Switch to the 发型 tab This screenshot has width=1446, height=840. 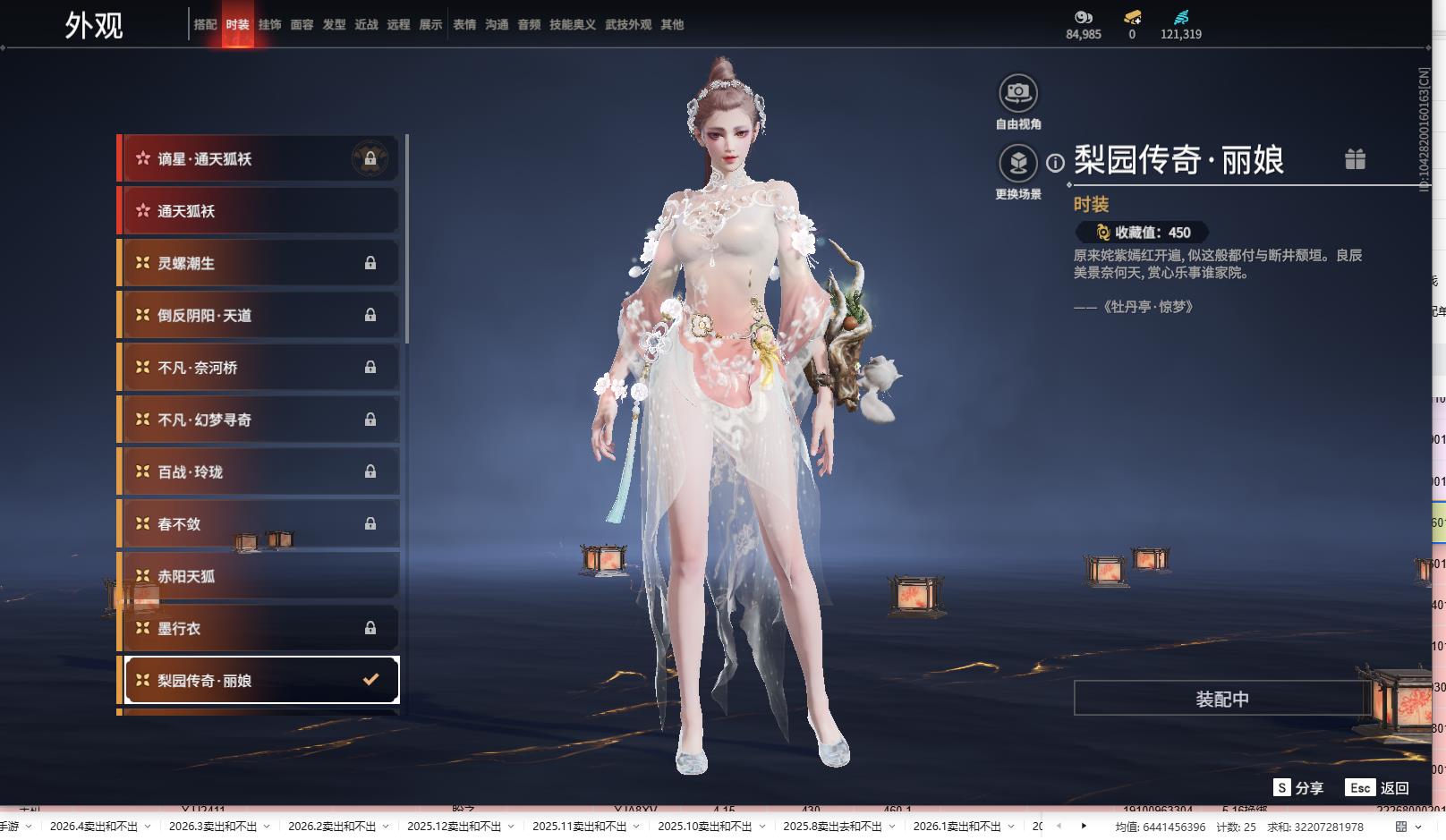[334, 25]
